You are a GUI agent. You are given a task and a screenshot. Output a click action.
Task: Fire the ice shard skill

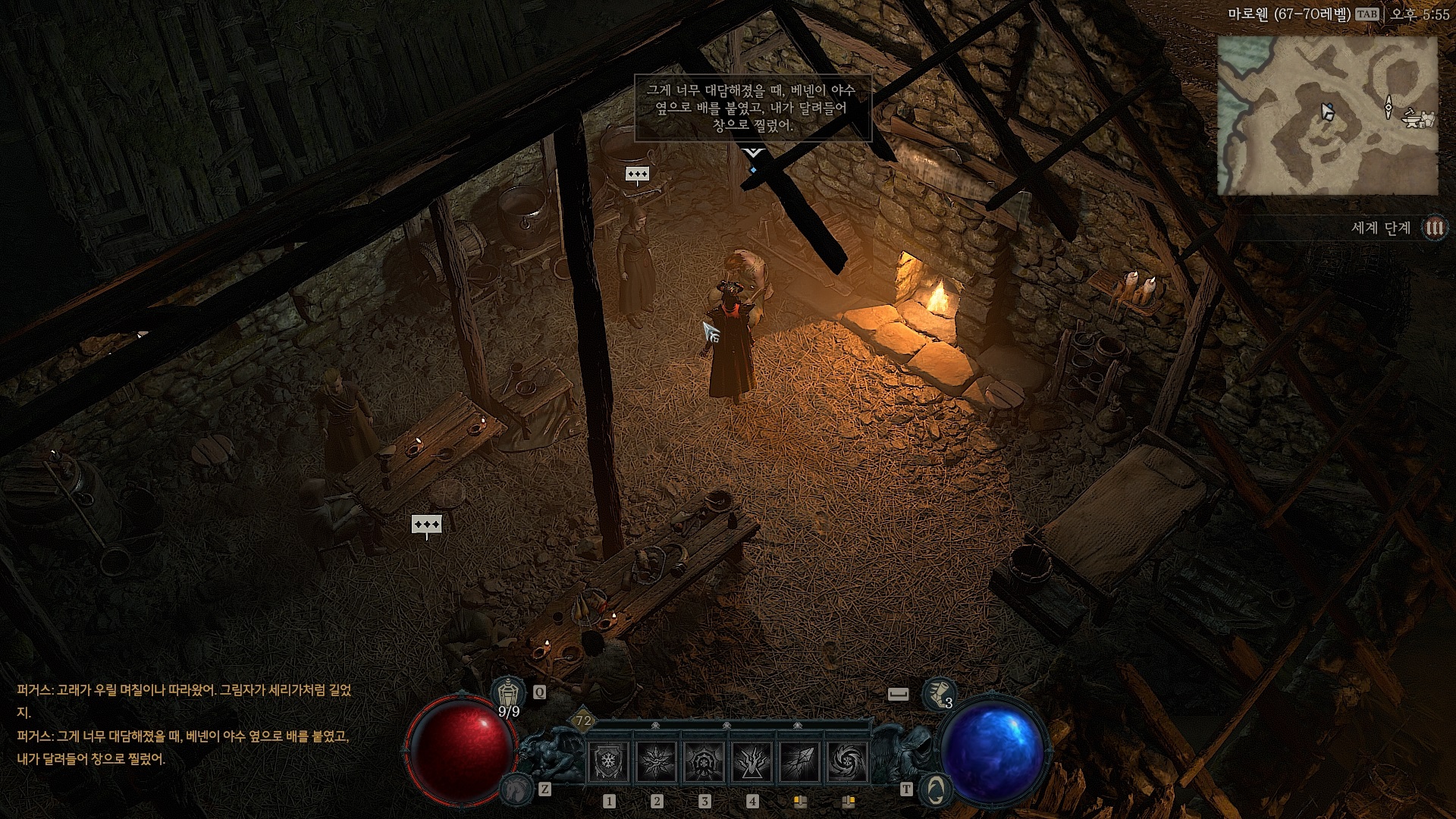799,762
